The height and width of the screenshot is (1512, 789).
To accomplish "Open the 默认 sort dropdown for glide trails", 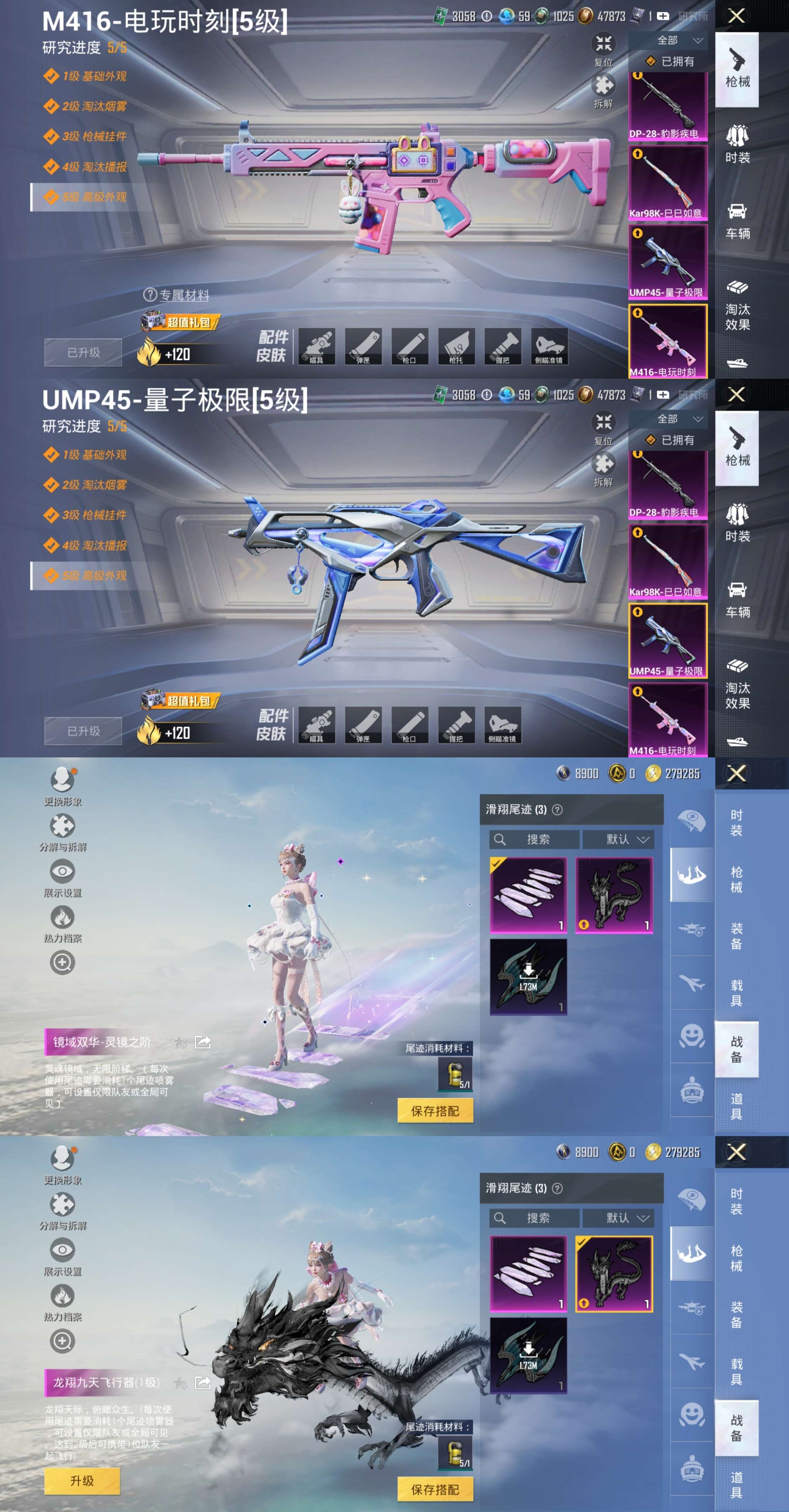I will (x=618, y=839).
